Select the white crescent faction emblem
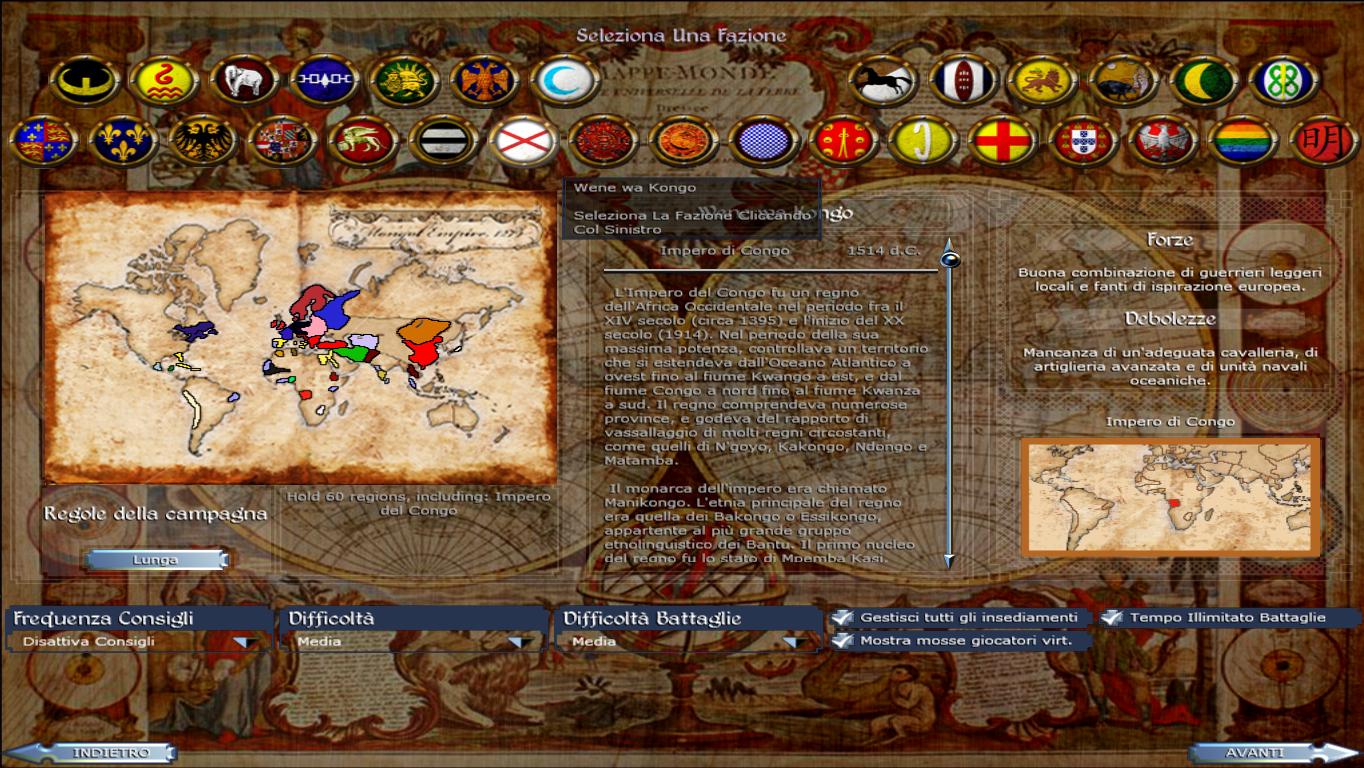This screenshot has width=1364, height=768. point(563,81)
